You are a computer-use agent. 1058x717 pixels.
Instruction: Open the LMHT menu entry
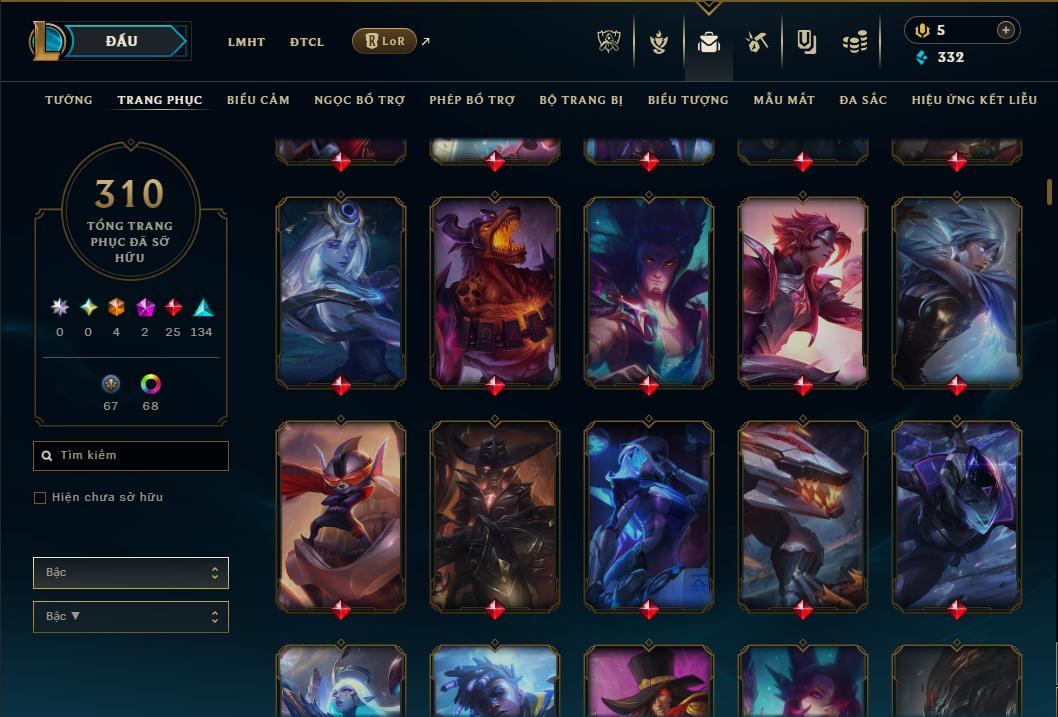click(x=246, y=42)
